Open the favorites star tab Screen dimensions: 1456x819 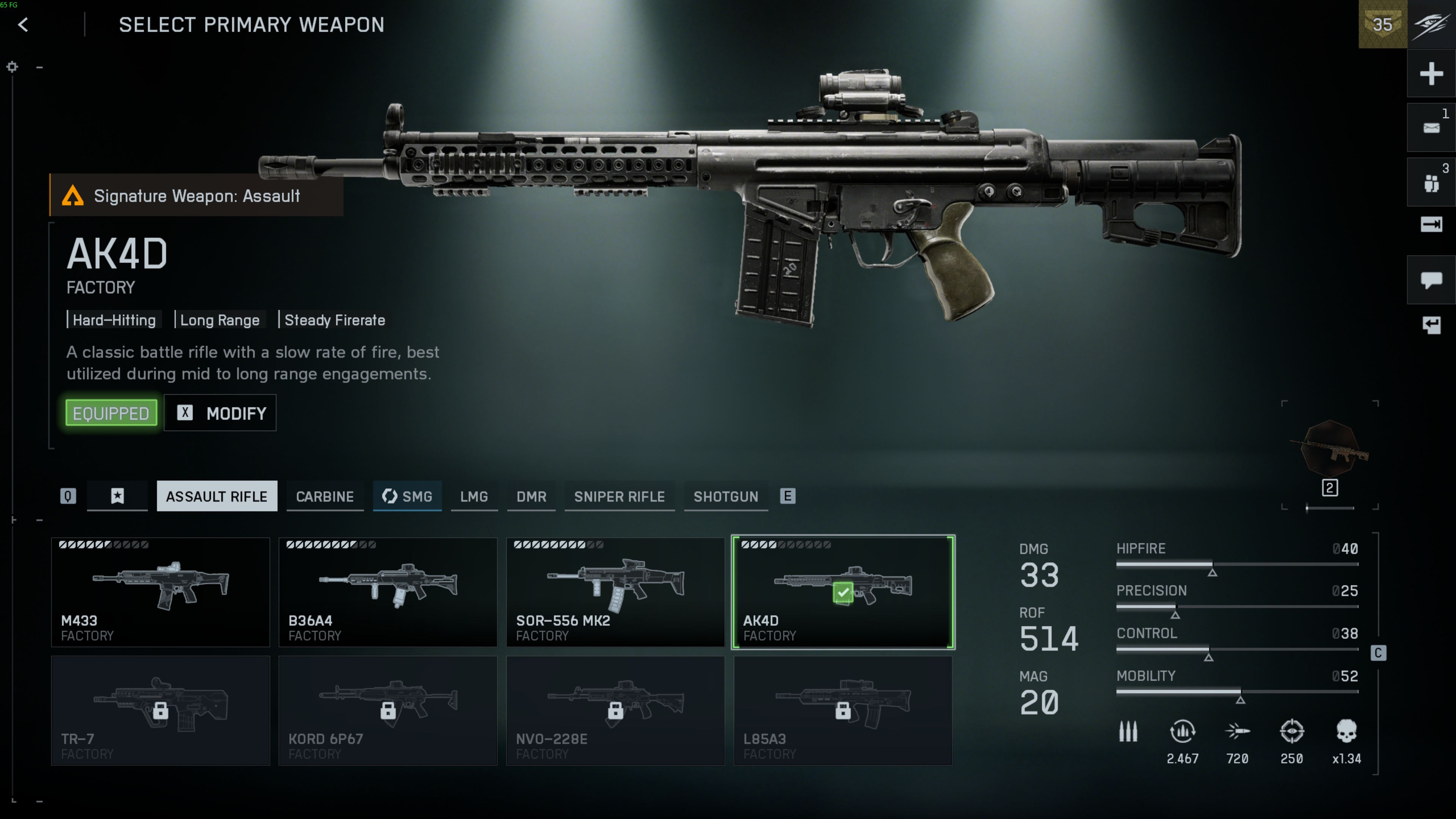[117, 496]
